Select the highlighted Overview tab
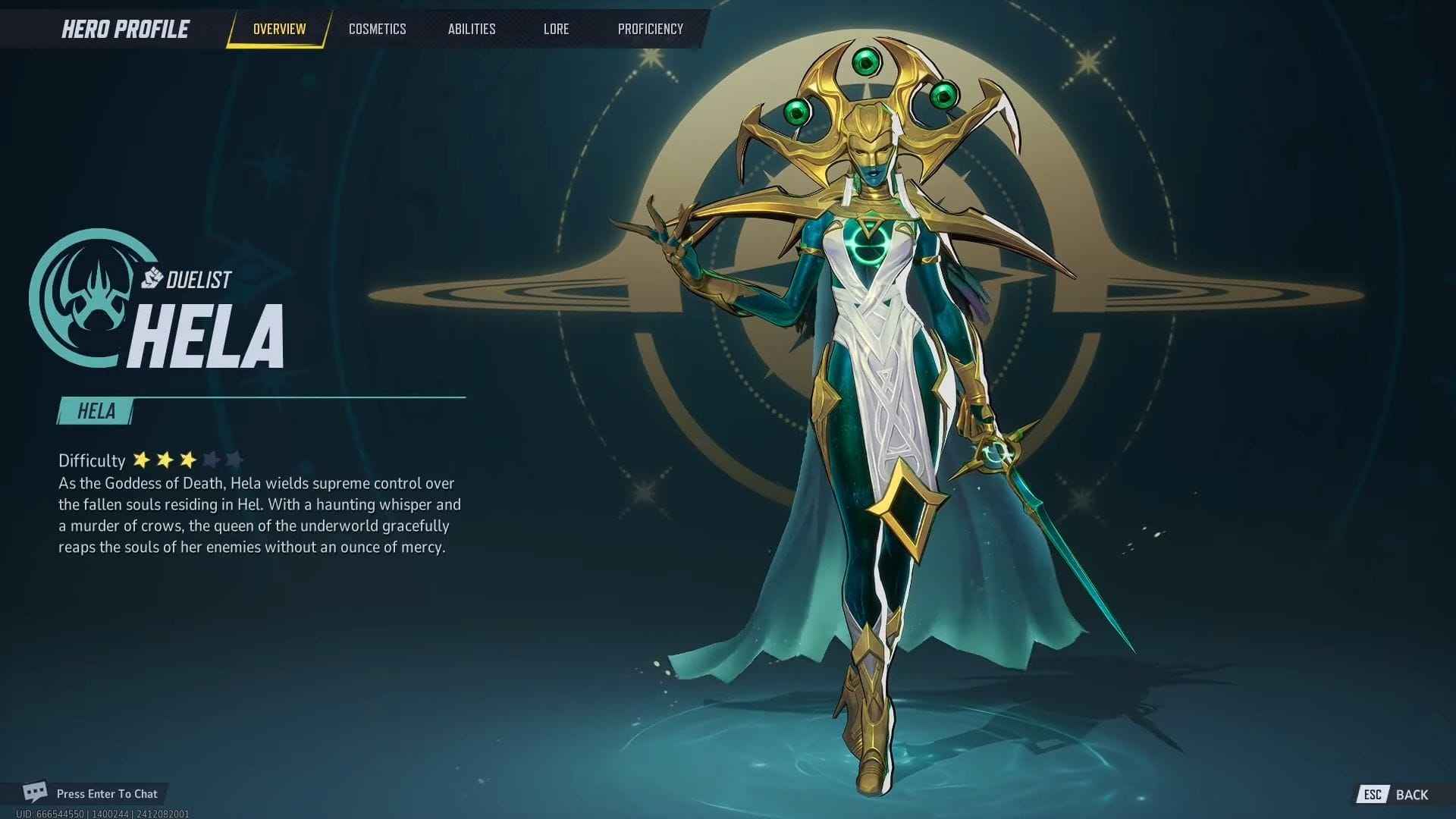This screenshot has height=819, width=1456. [x=278, y=29]
